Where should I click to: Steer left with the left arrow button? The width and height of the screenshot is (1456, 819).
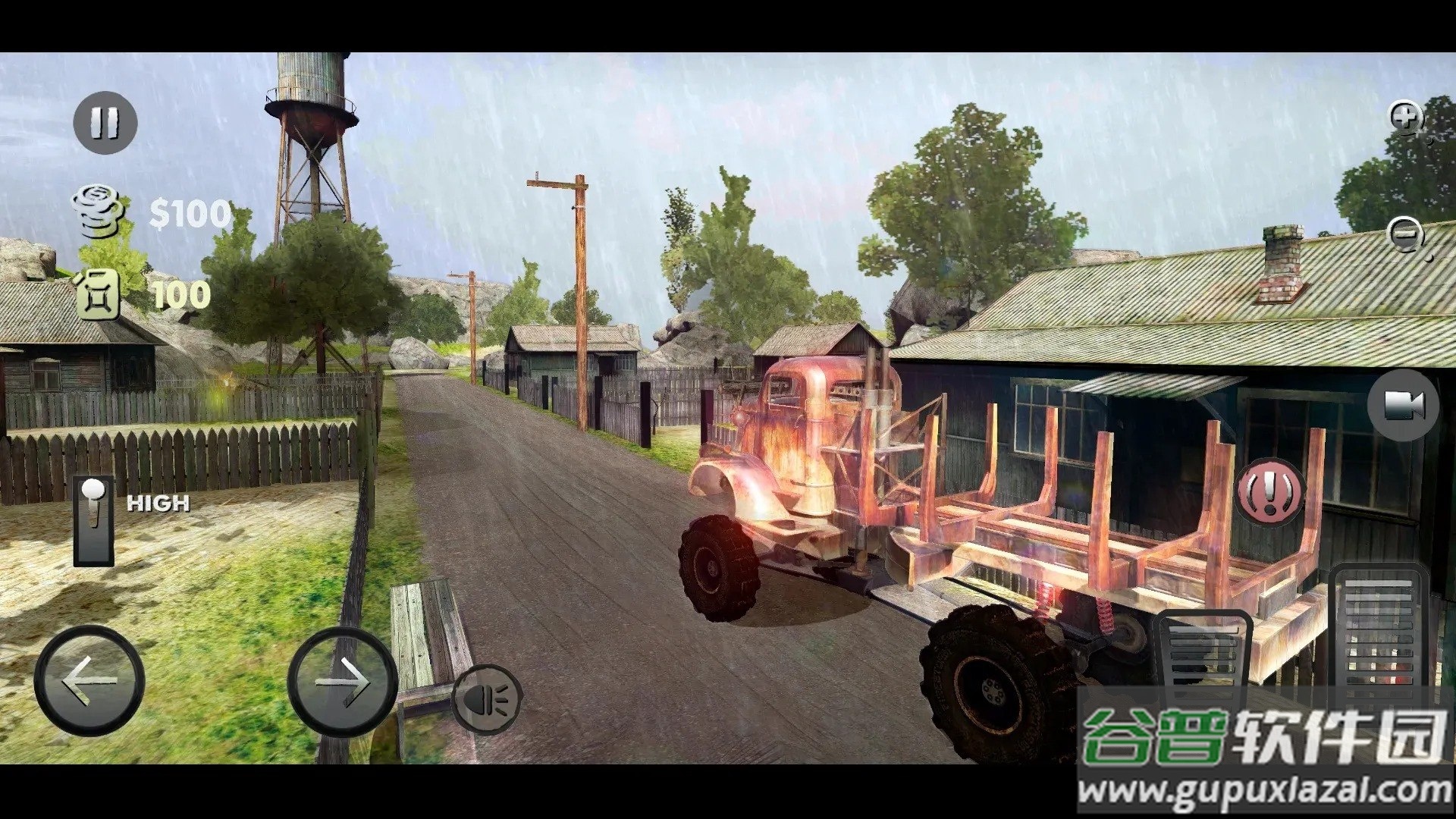pyautogui.click(x=89, y=680)
